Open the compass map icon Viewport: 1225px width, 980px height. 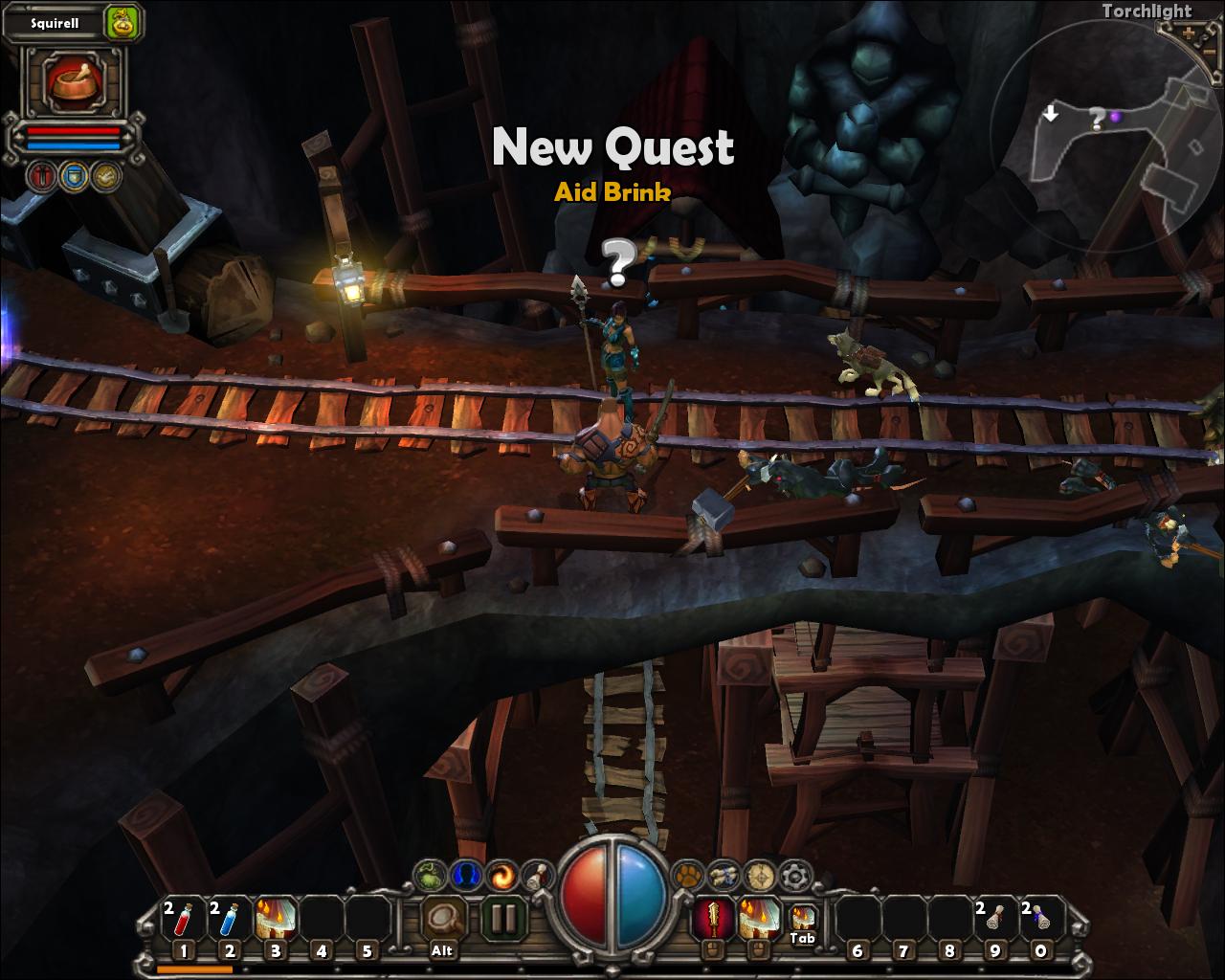point(759,875)
